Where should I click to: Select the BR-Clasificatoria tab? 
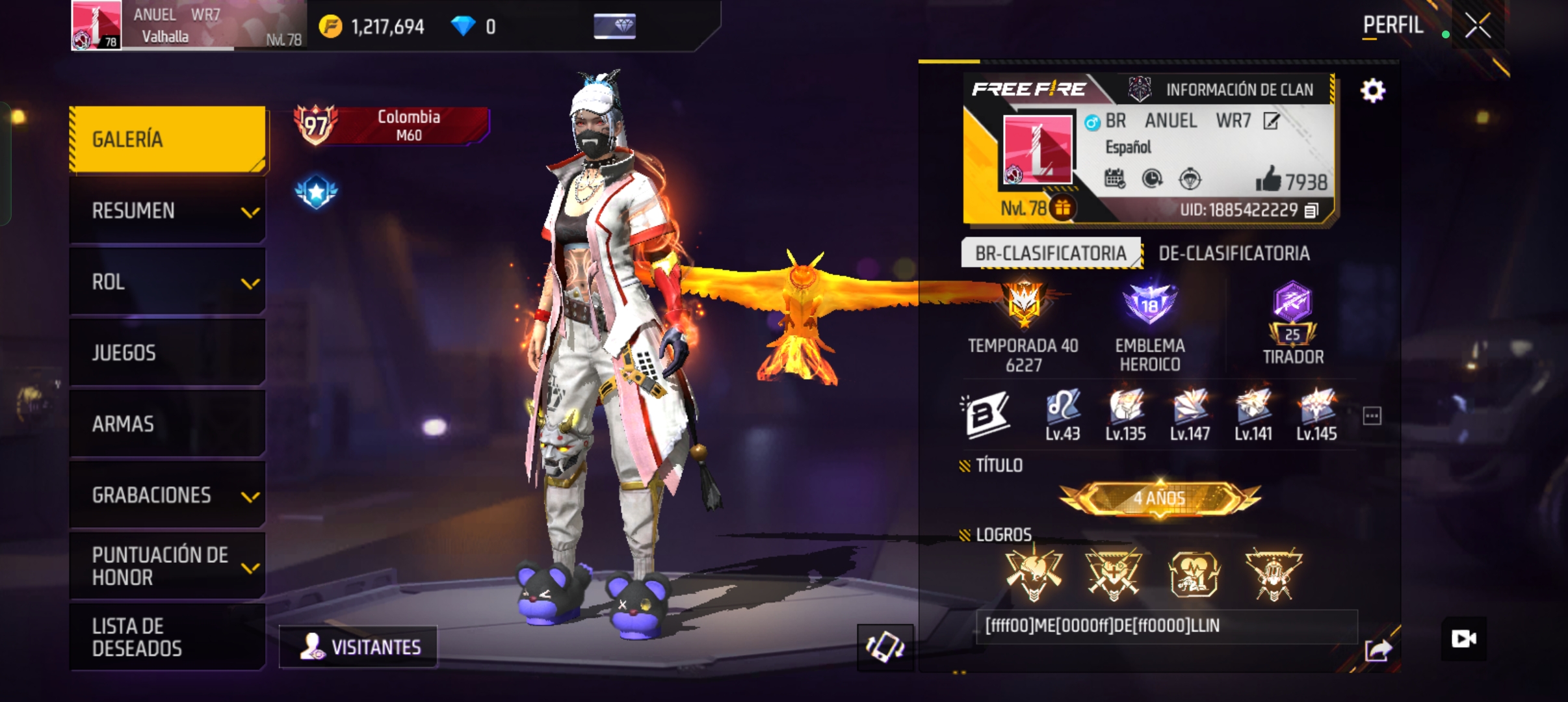(x=1051, y=253)
